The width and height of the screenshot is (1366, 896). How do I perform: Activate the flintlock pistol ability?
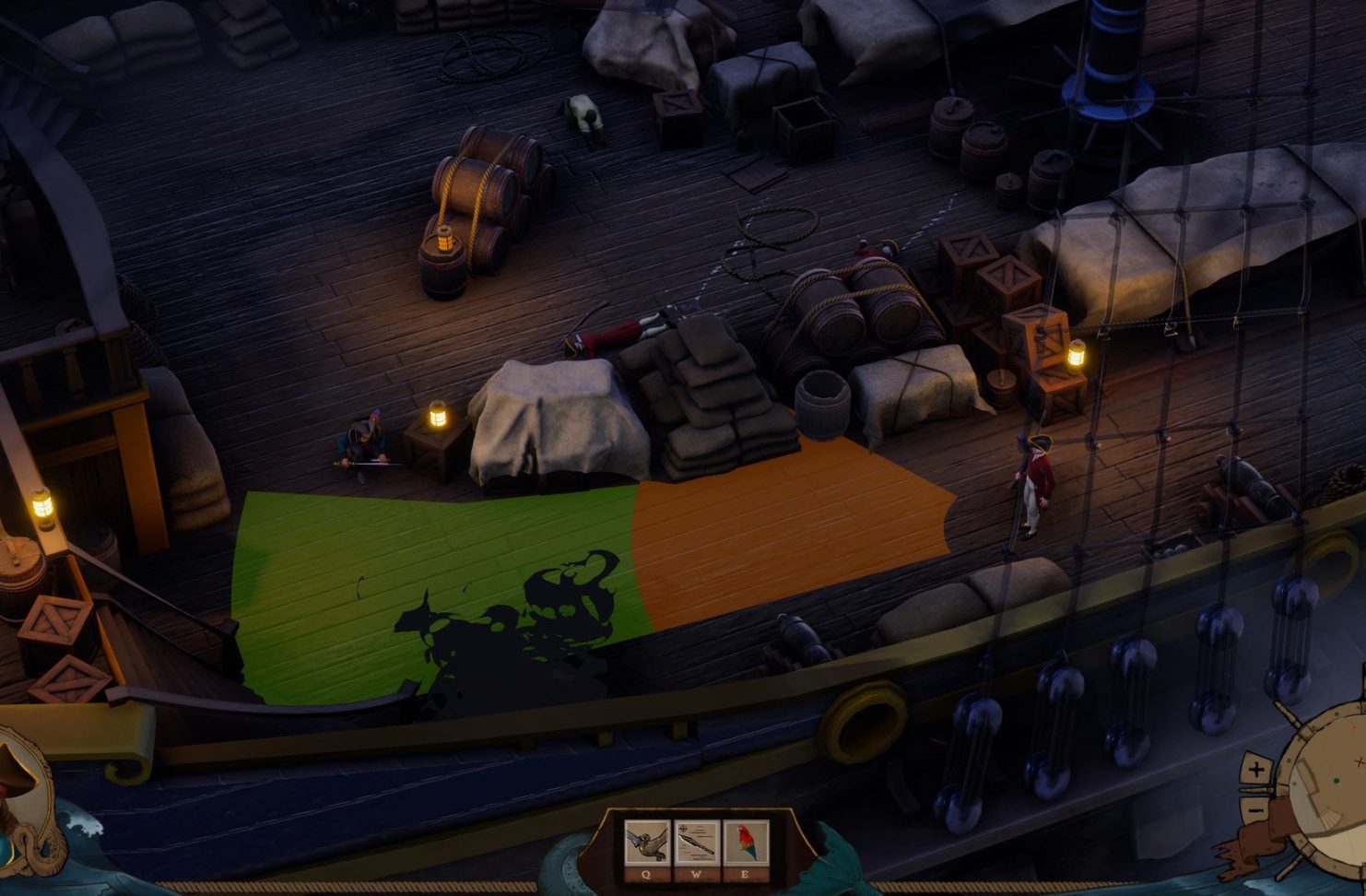[647, 843]
